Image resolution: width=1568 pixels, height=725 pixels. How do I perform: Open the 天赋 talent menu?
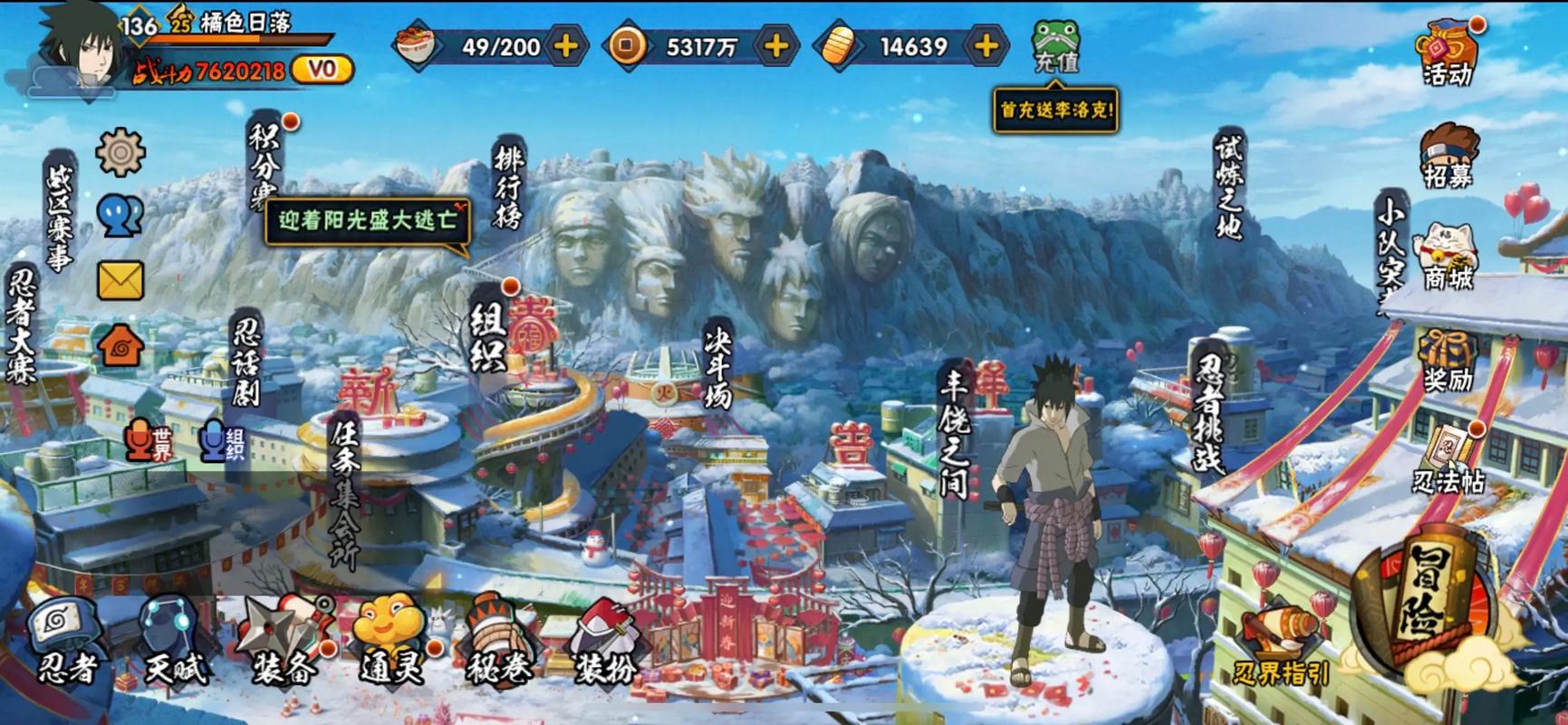click(x=174, y=641)
